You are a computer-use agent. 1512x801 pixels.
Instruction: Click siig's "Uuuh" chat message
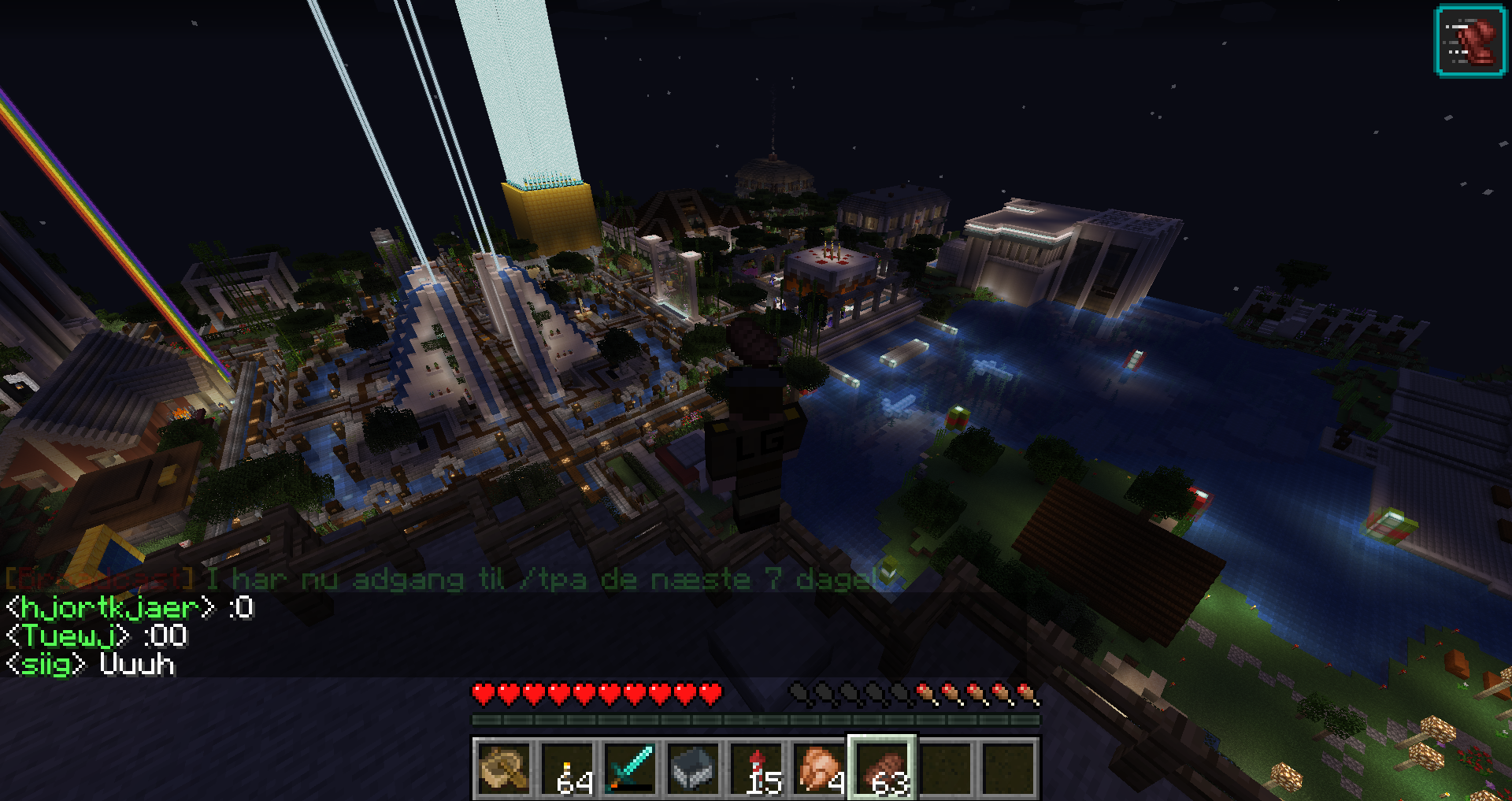pyautogui.click(x=90, y=664)
